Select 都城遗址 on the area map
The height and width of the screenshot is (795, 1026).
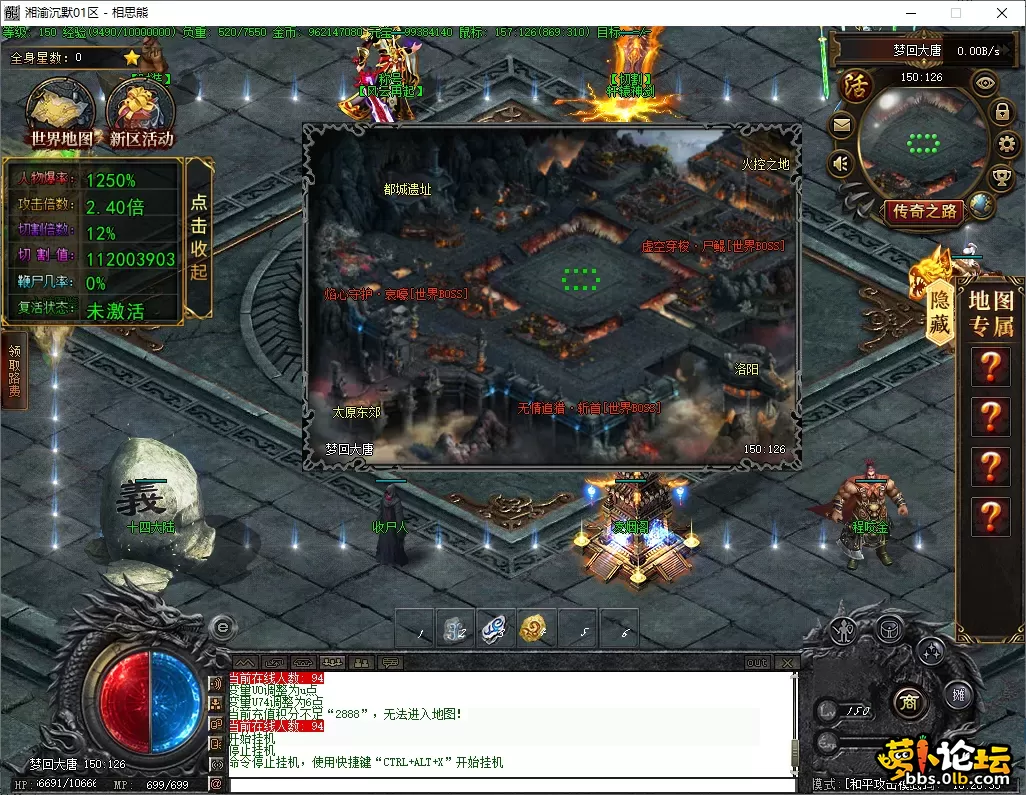tap(407, 189)
